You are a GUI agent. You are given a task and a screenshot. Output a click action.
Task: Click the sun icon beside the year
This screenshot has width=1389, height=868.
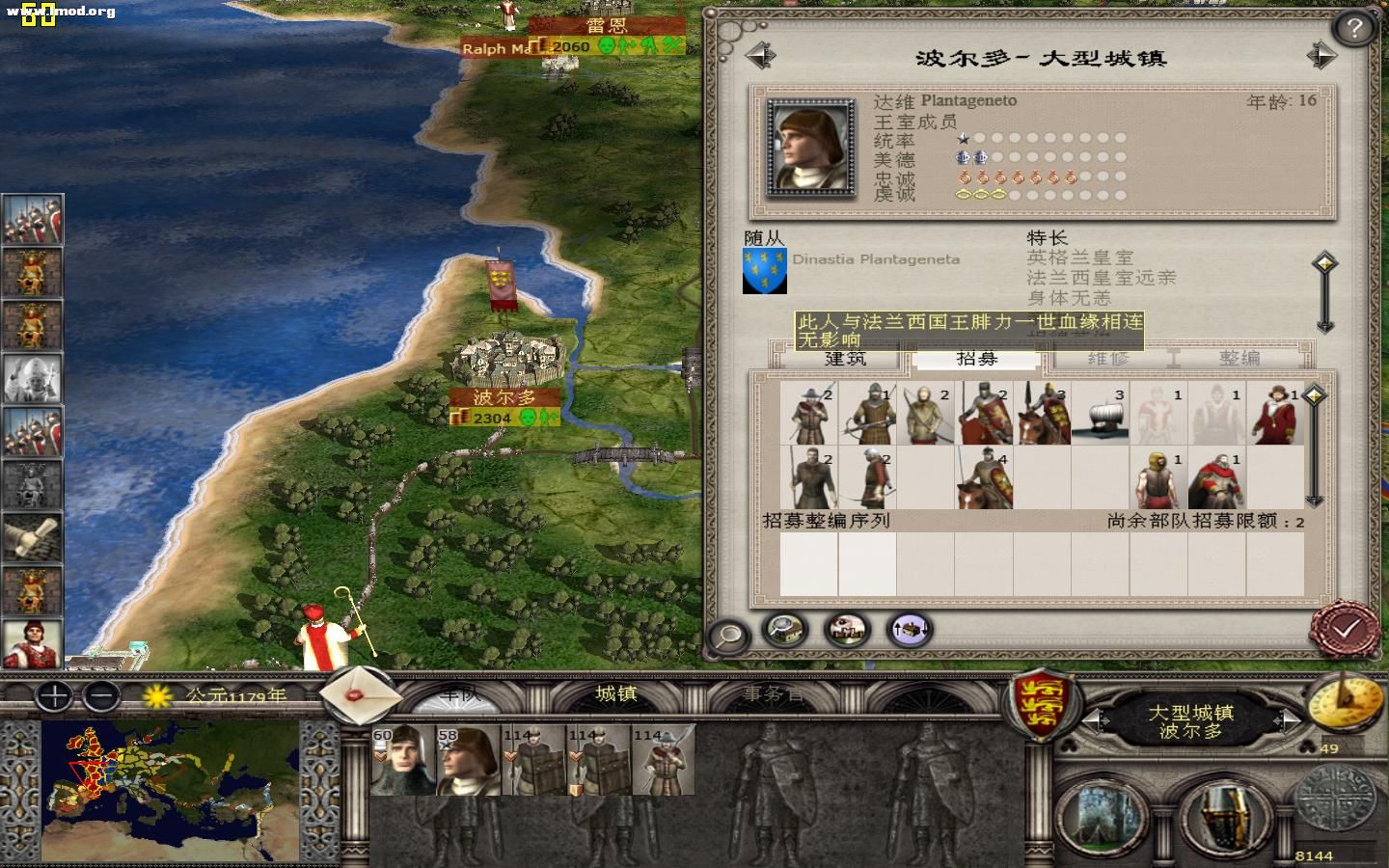(x=155, y=696)
